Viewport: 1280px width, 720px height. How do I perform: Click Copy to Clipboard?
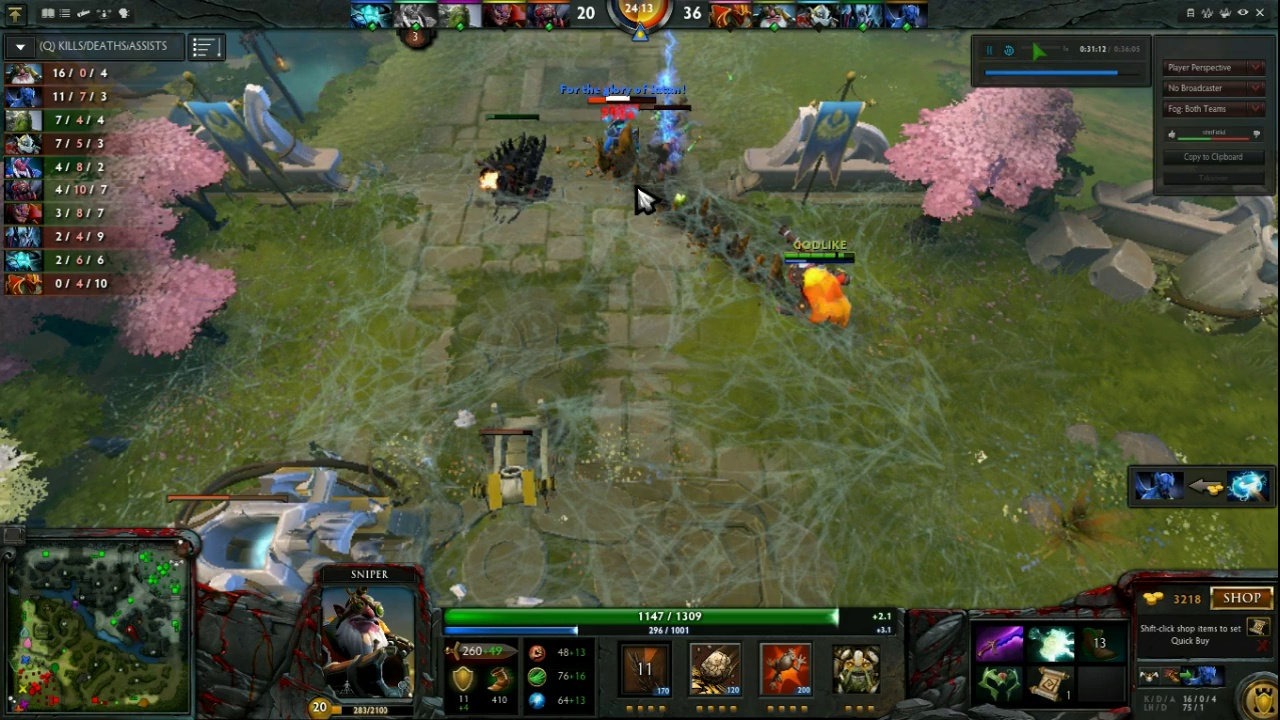(1212, 156)
